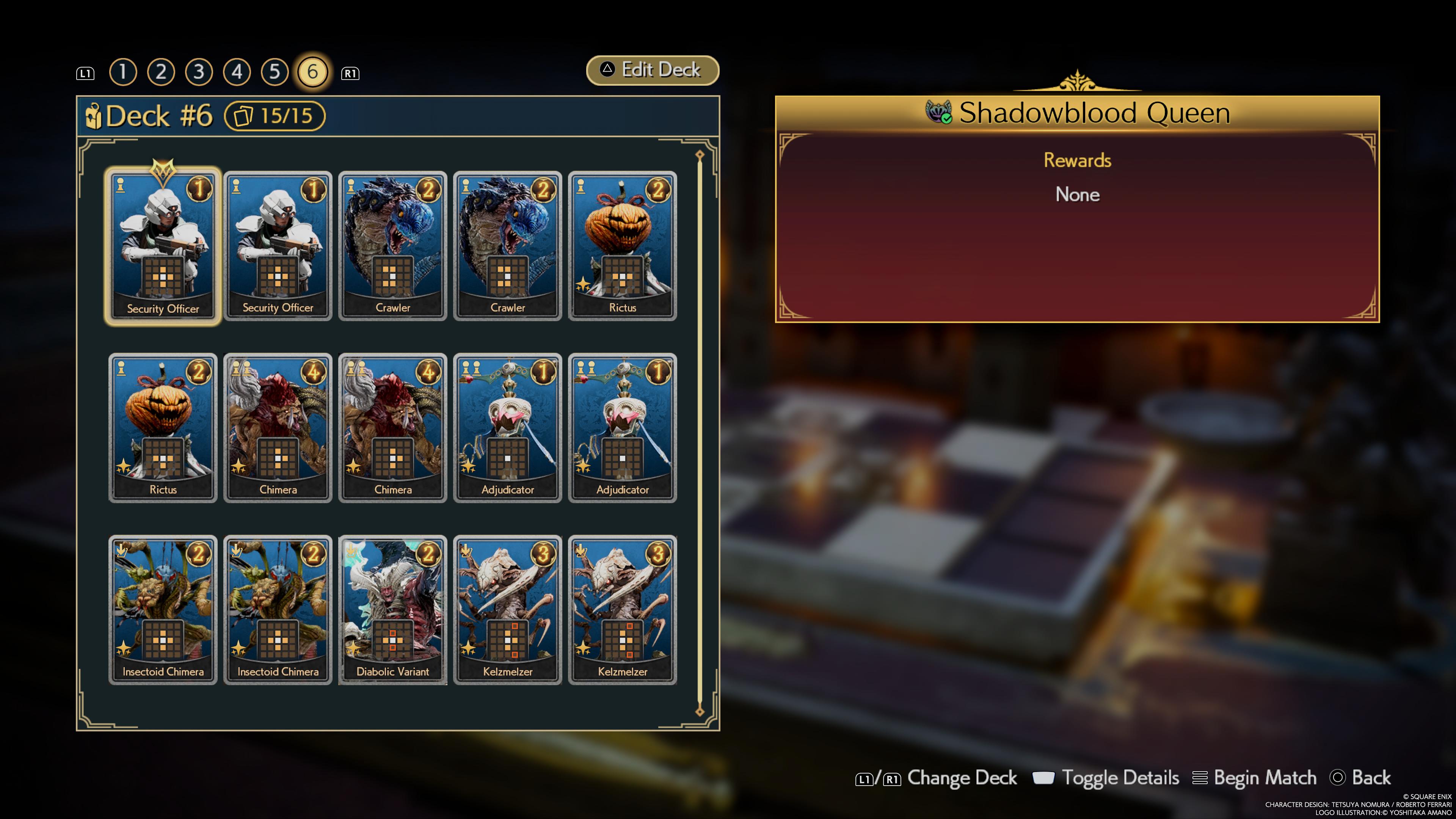This screenshot has width=1456, height=819.
Task: Select the Diabolic Variant card
Action: click(392, 609)
